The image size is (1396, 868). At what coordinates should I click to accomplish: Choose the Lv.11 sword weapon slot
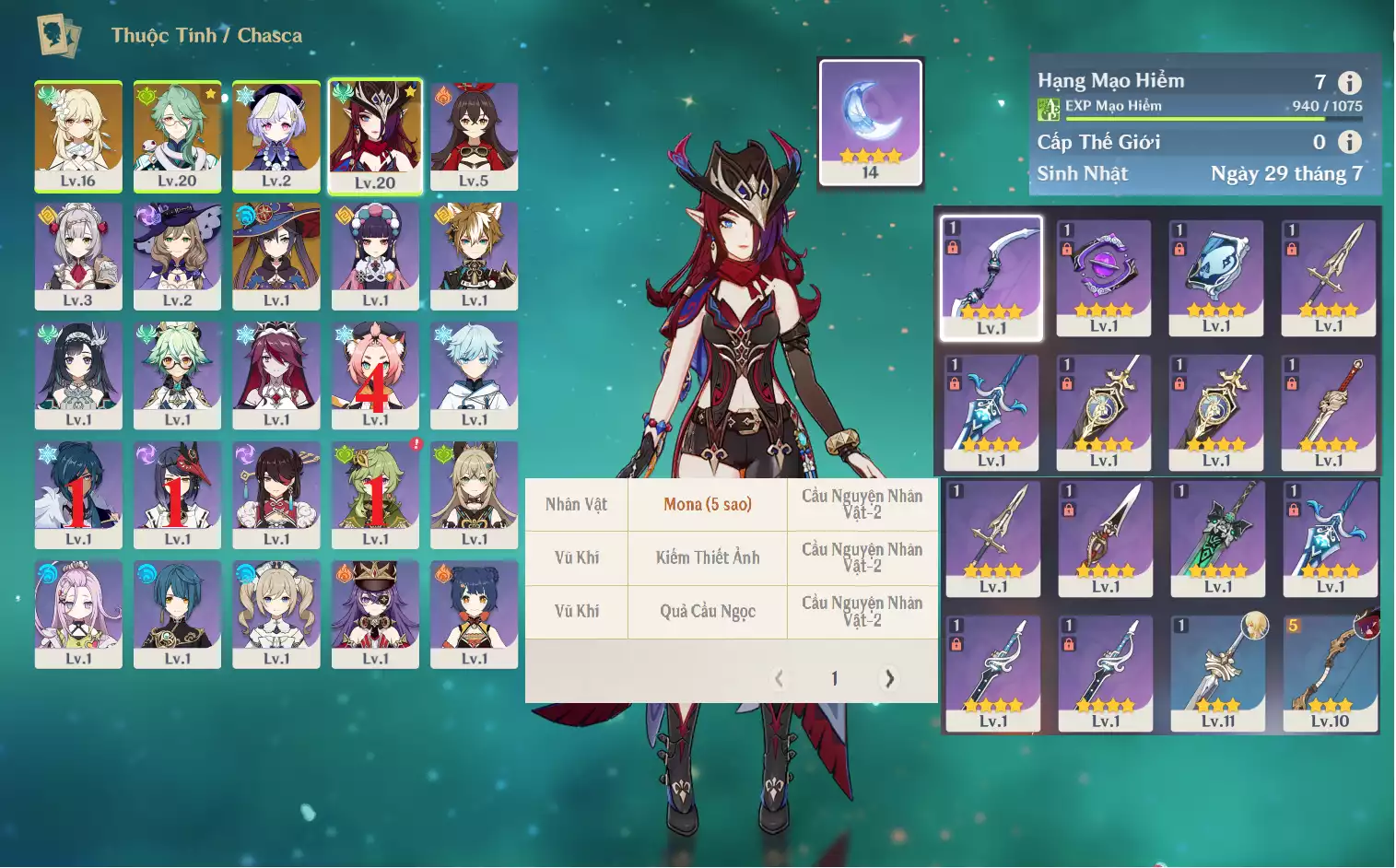tap(1218, 674)
